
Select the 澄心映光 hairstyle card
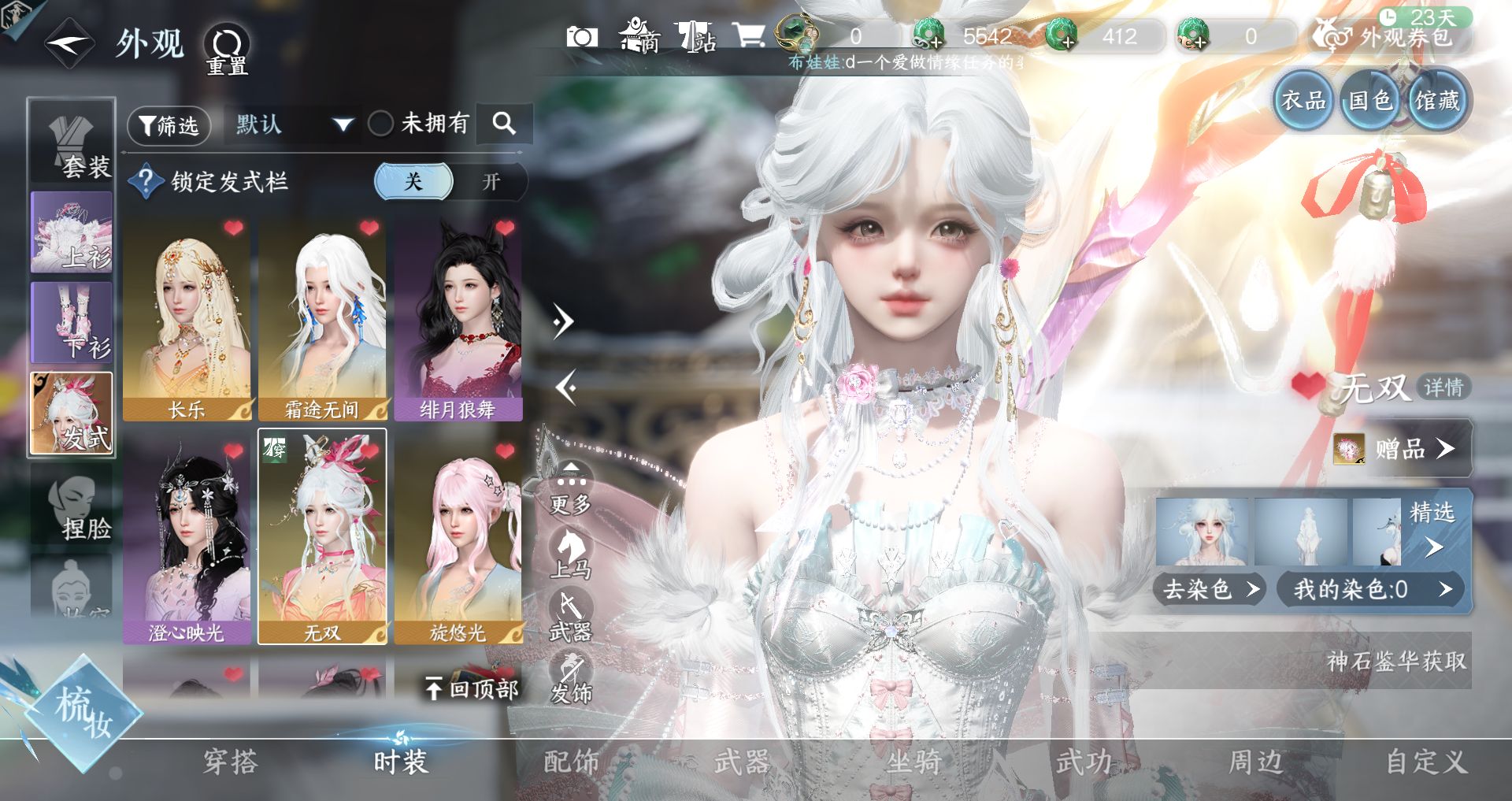point(187,538)
